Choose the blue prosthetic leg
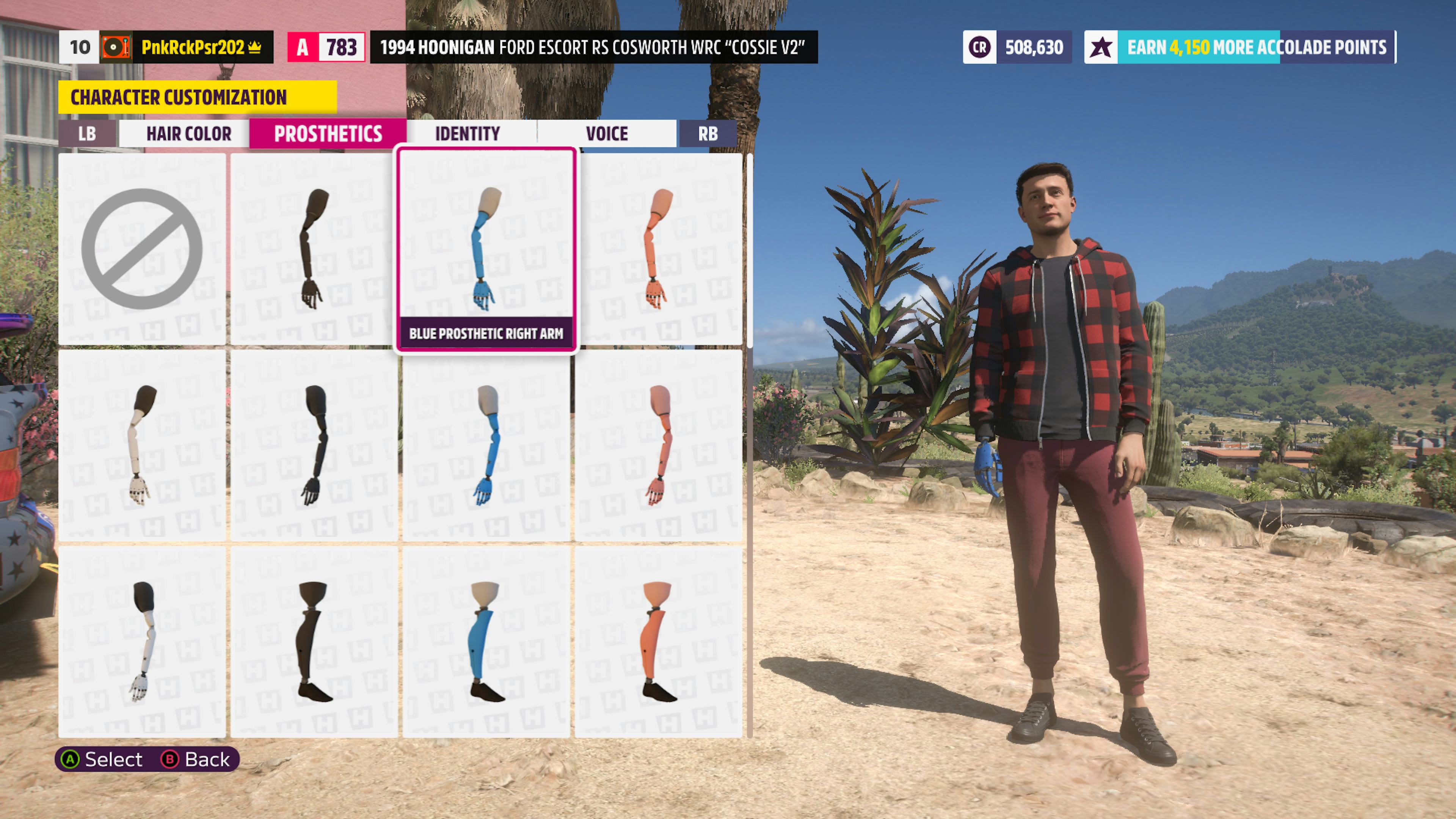The height and width of the screenshot is (819, 1456). coord(486,642)
